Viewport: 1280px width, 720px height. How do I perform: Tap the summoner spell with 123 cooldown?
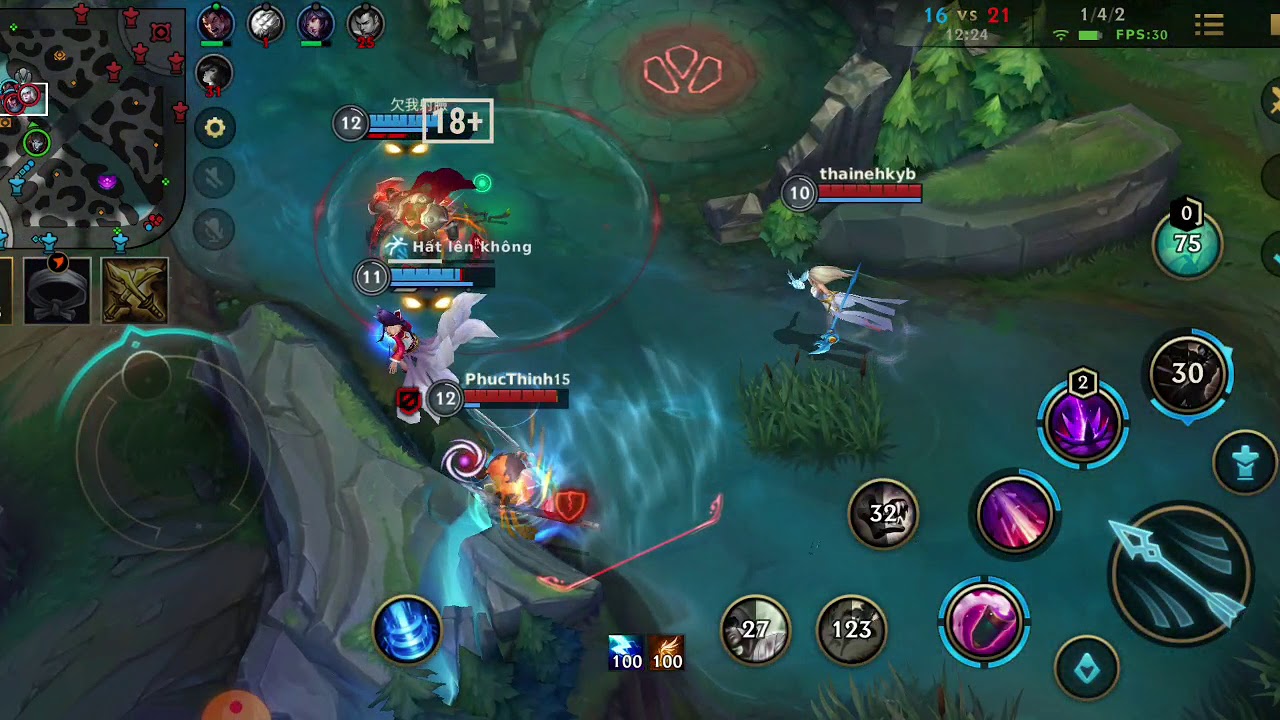coord(851,629)
